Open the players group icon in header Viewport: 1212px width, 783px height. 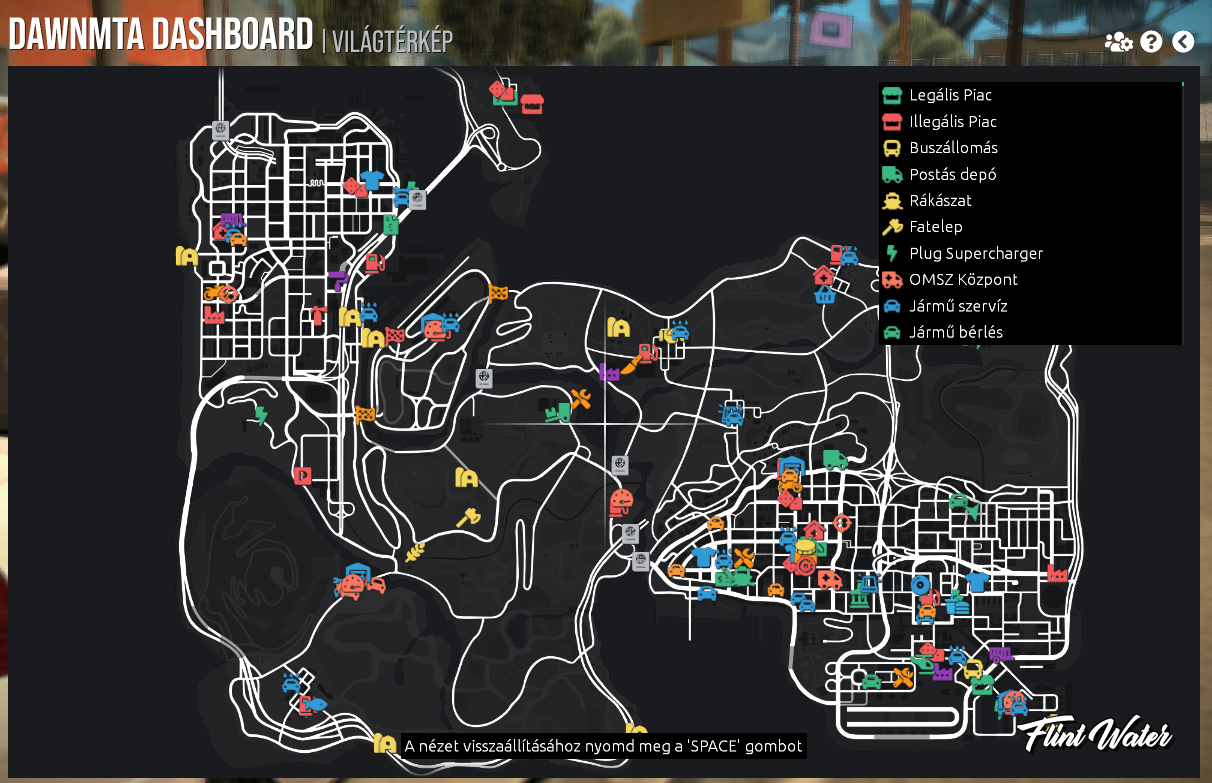pos(1118,42)
